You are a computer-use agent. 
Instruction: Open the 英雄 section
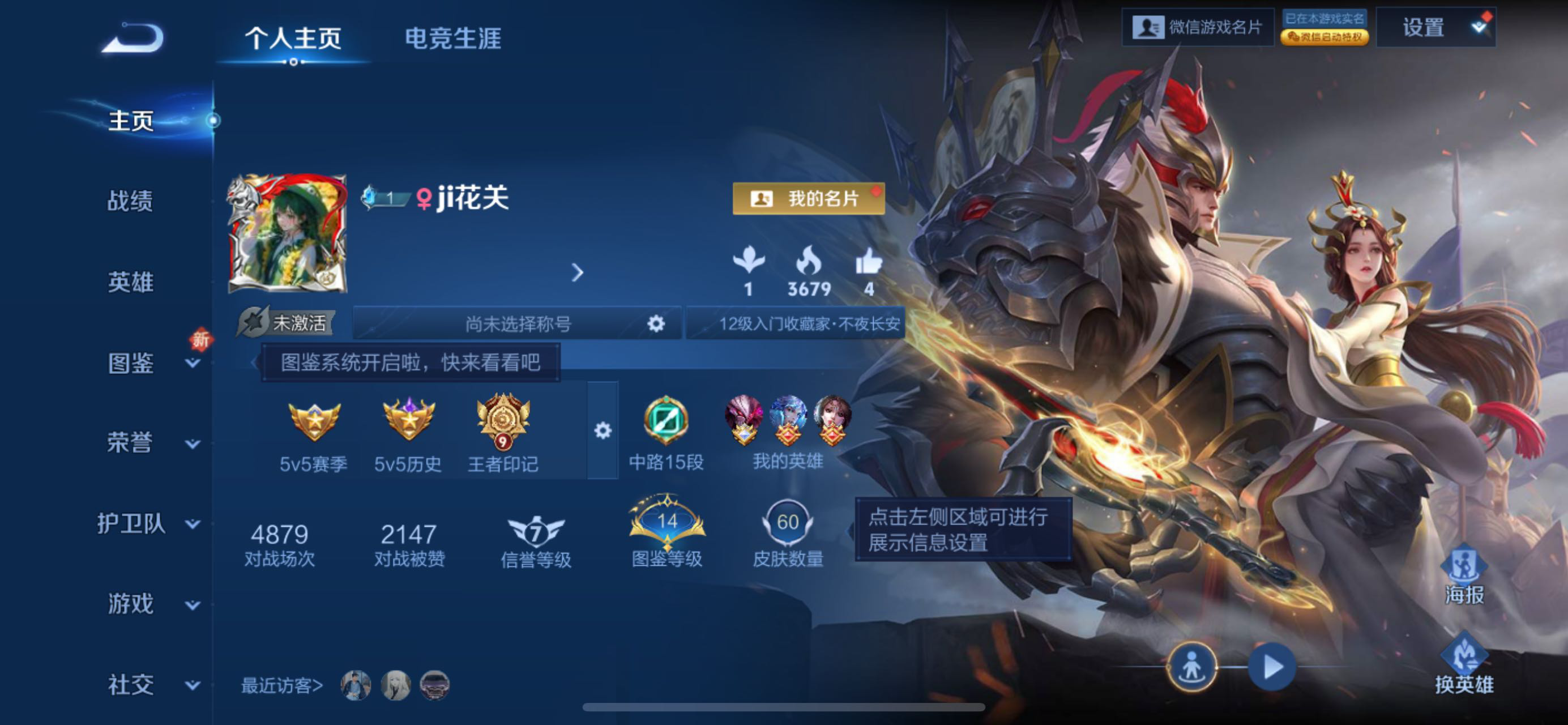click(130, 282)
